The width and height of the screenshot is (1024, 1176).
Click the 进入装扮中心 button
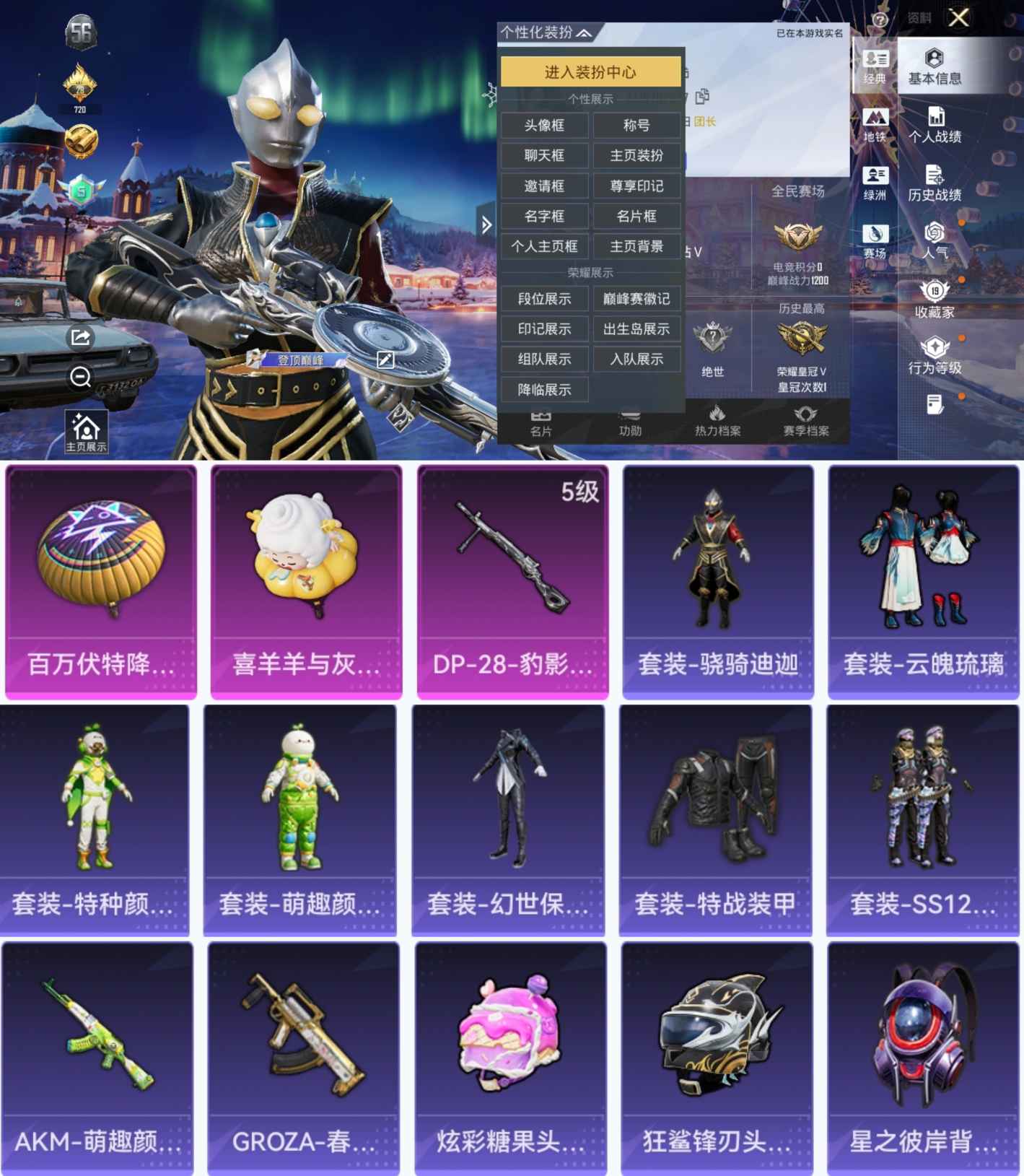589,73
